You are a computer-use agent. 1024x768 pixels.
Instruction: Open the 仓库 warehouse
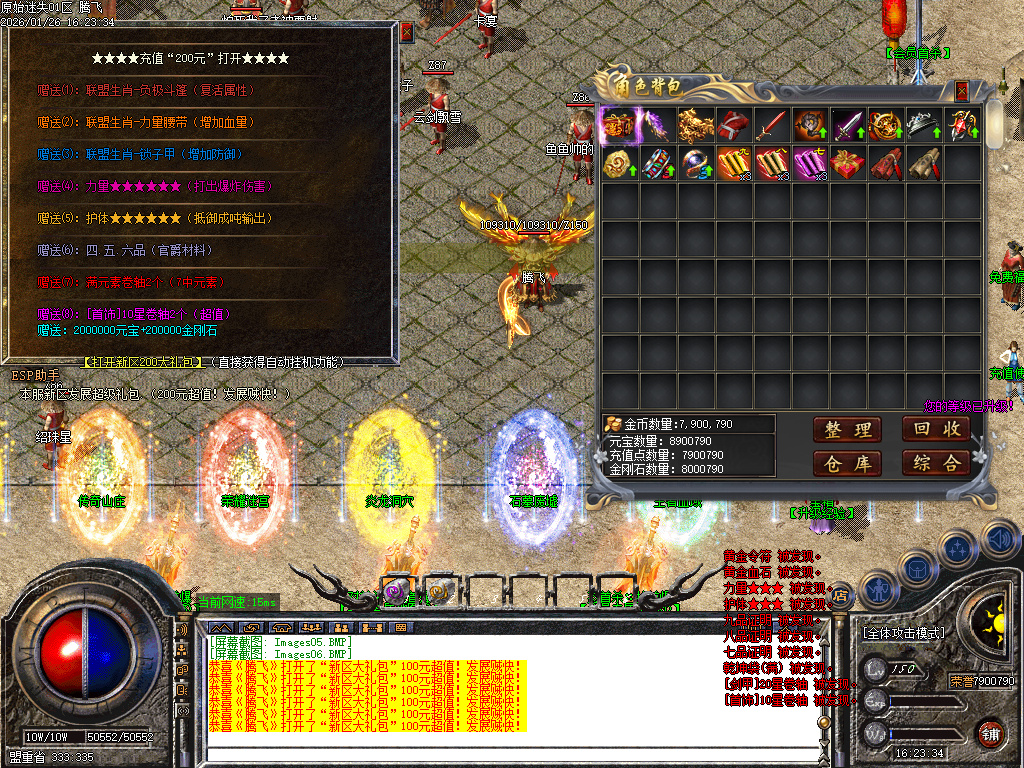847,463
